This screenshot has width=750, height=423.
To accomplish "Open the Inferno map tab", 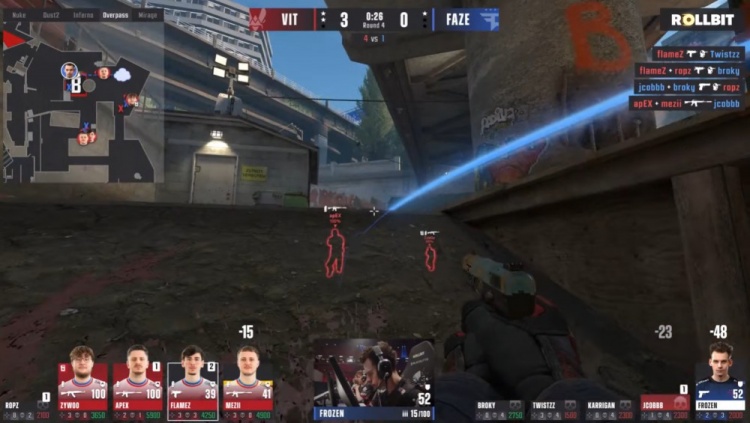I will pos(83,16).
